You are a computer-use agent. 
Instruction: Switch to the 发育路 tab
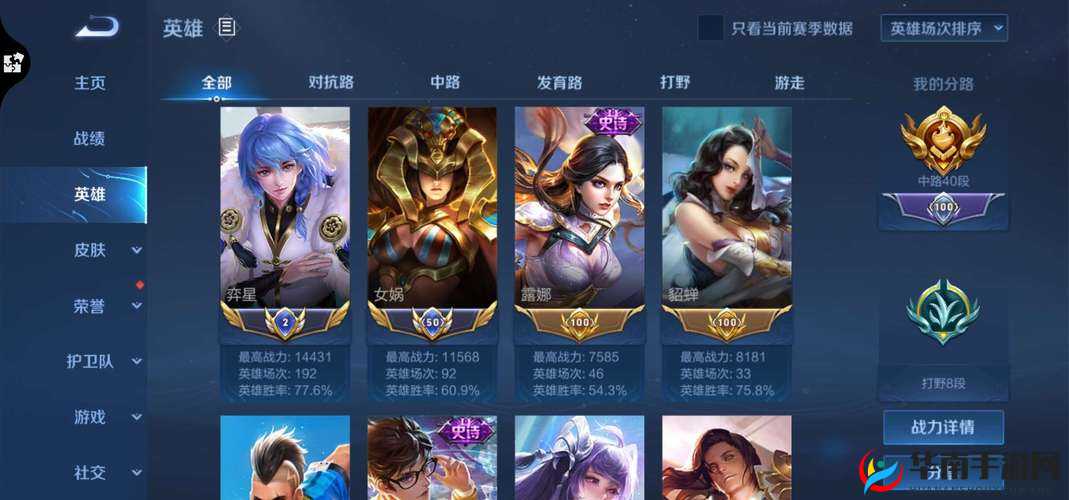point(560,82)
